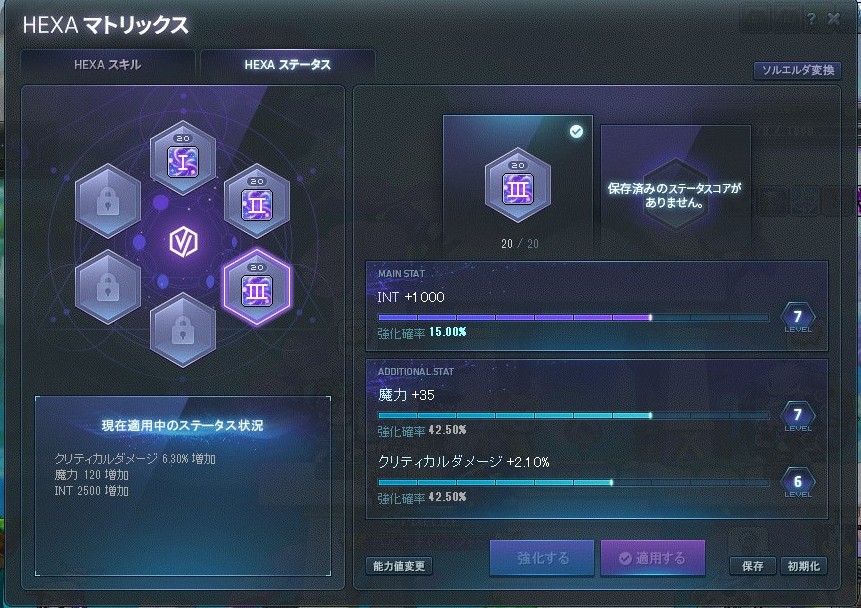Open the ソルエルダ変換 conversion button

tap(797, 71)
